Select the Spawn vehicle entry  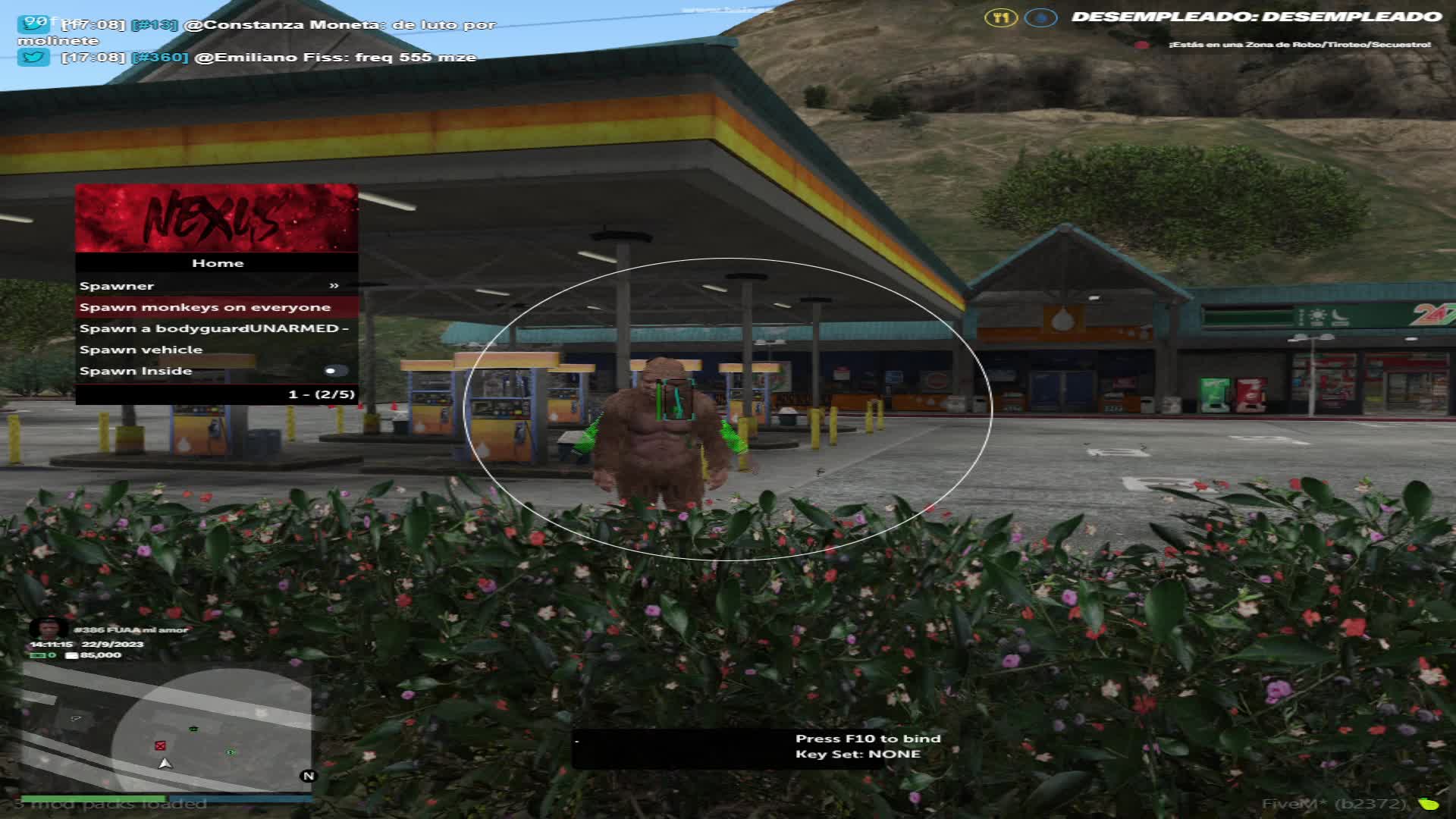pos(216,350)
